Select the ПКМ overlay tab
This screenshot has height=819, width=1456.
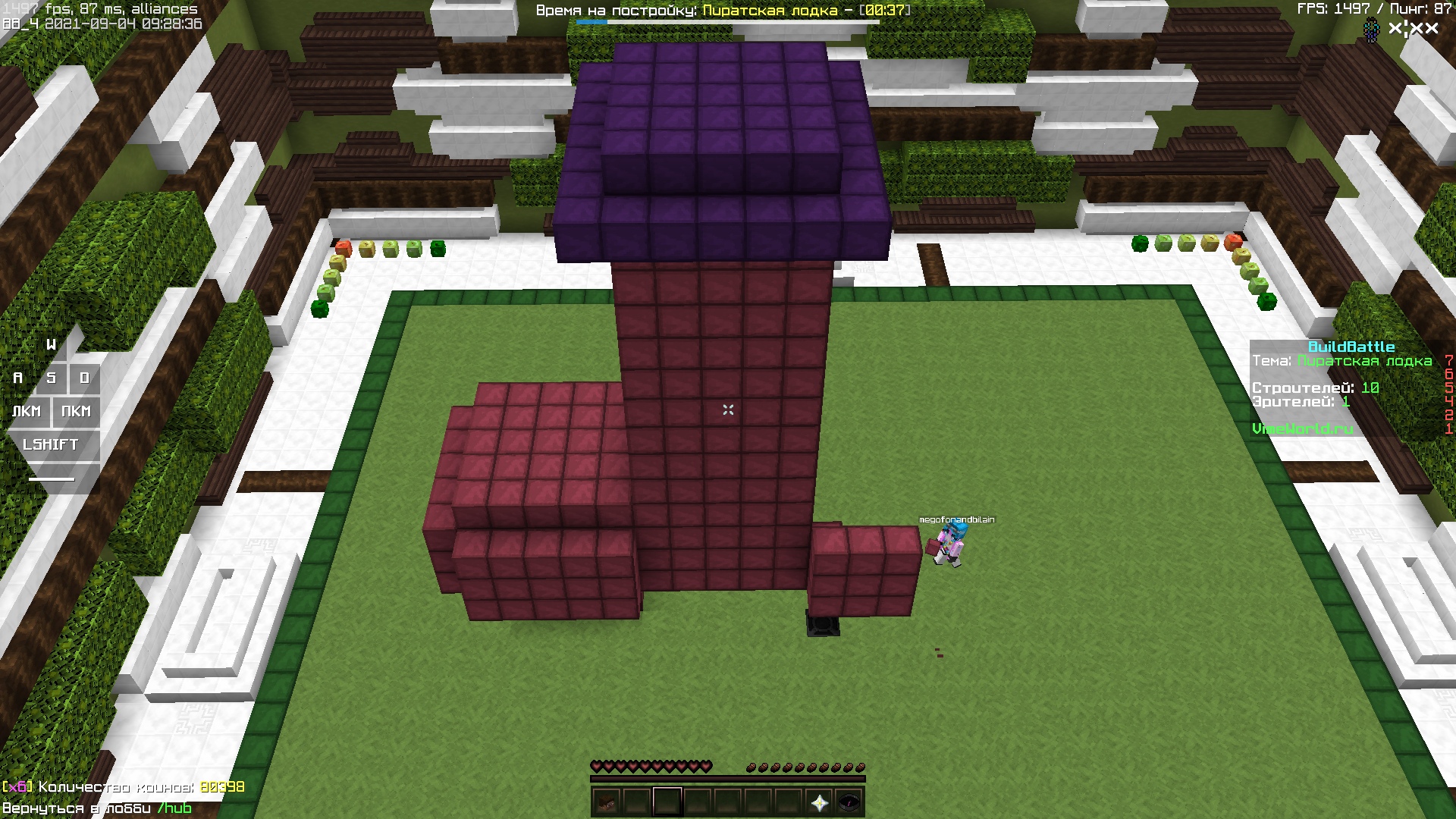pyautogui.click(x=76, y=412)
